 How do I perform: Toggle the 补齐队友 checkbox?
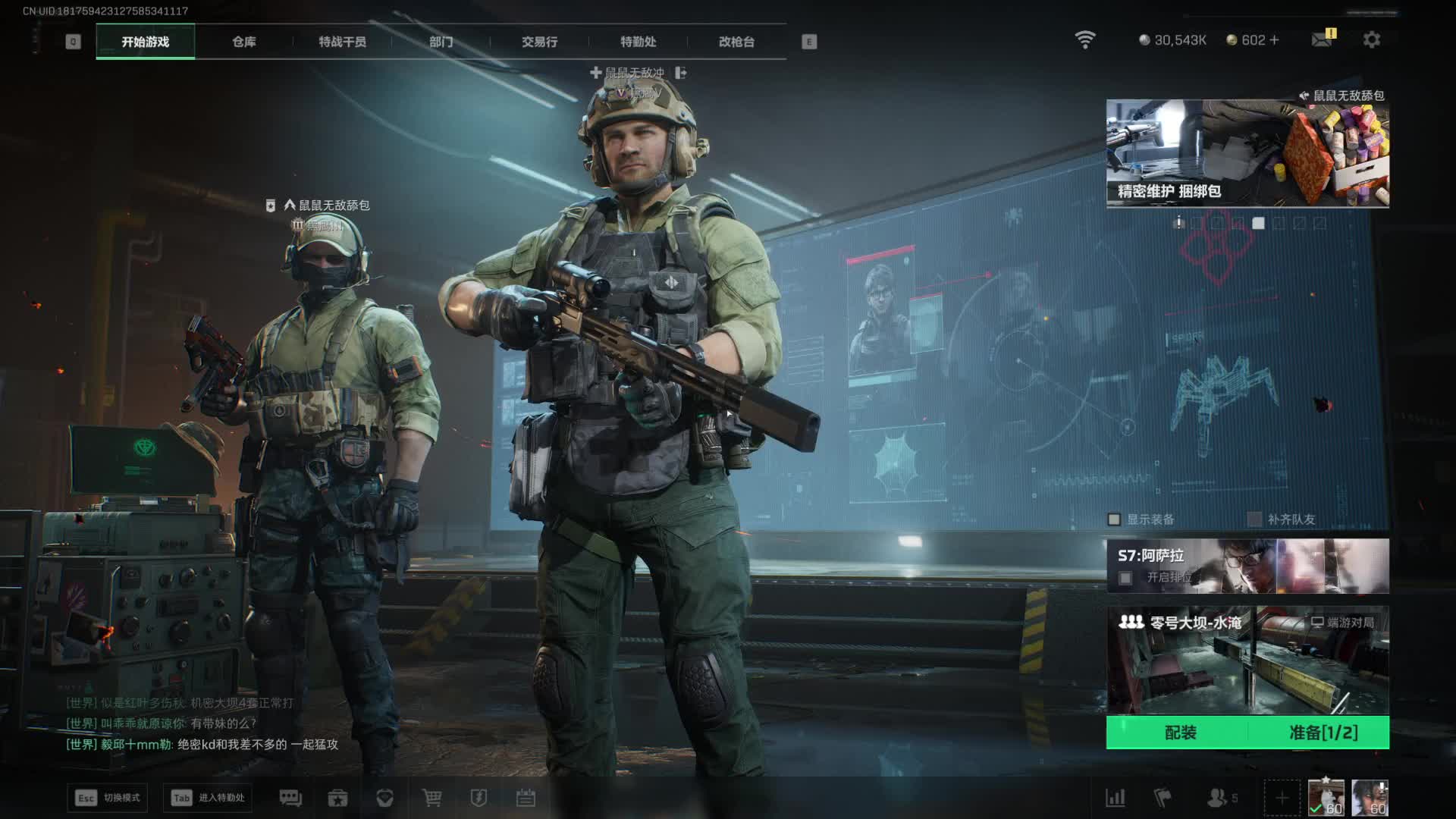coord(1255,519)
